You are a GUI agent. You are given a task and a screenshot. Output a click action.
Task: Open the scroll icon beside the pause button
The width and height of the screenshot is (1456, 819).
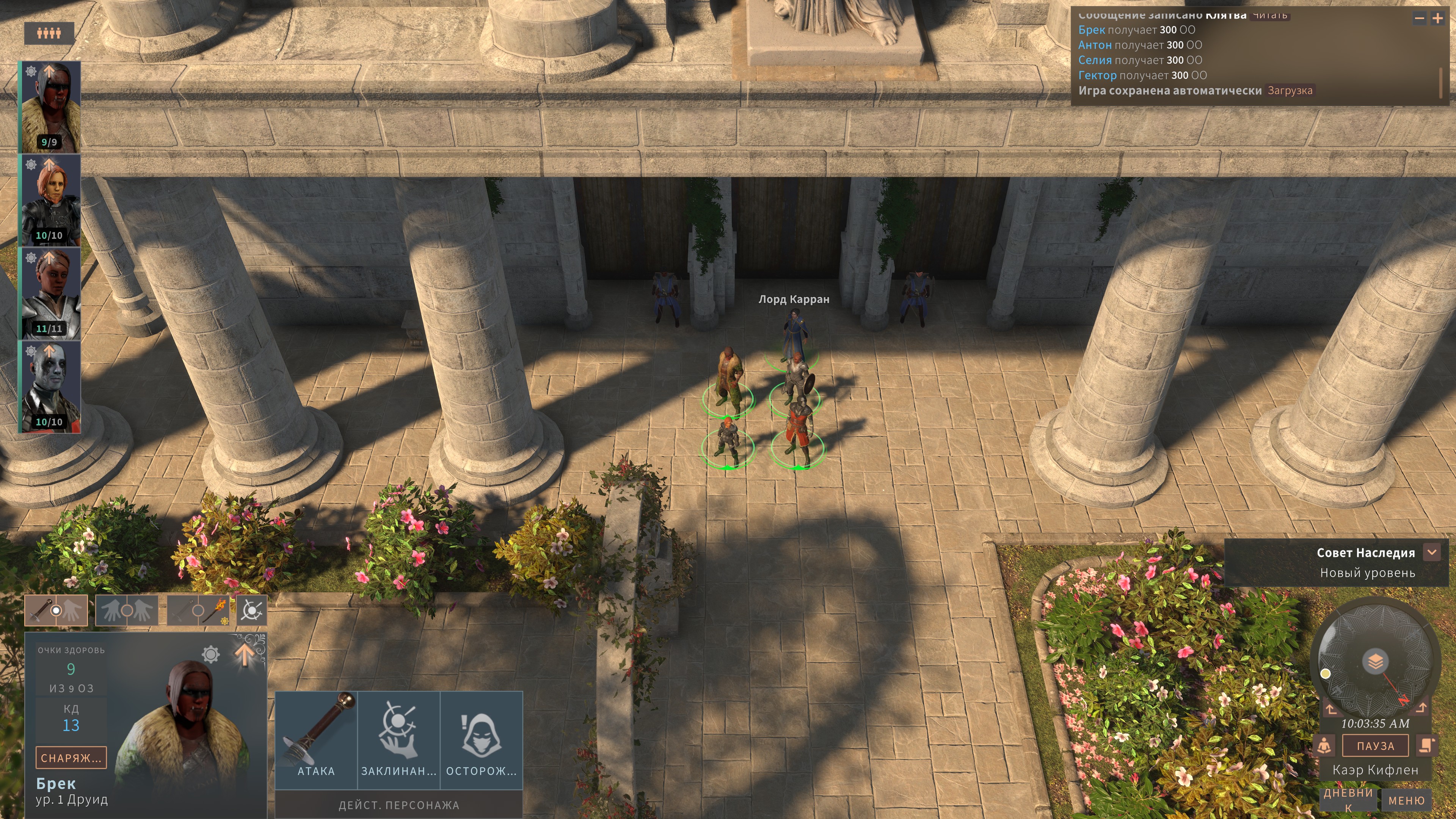click(1426, 745)
